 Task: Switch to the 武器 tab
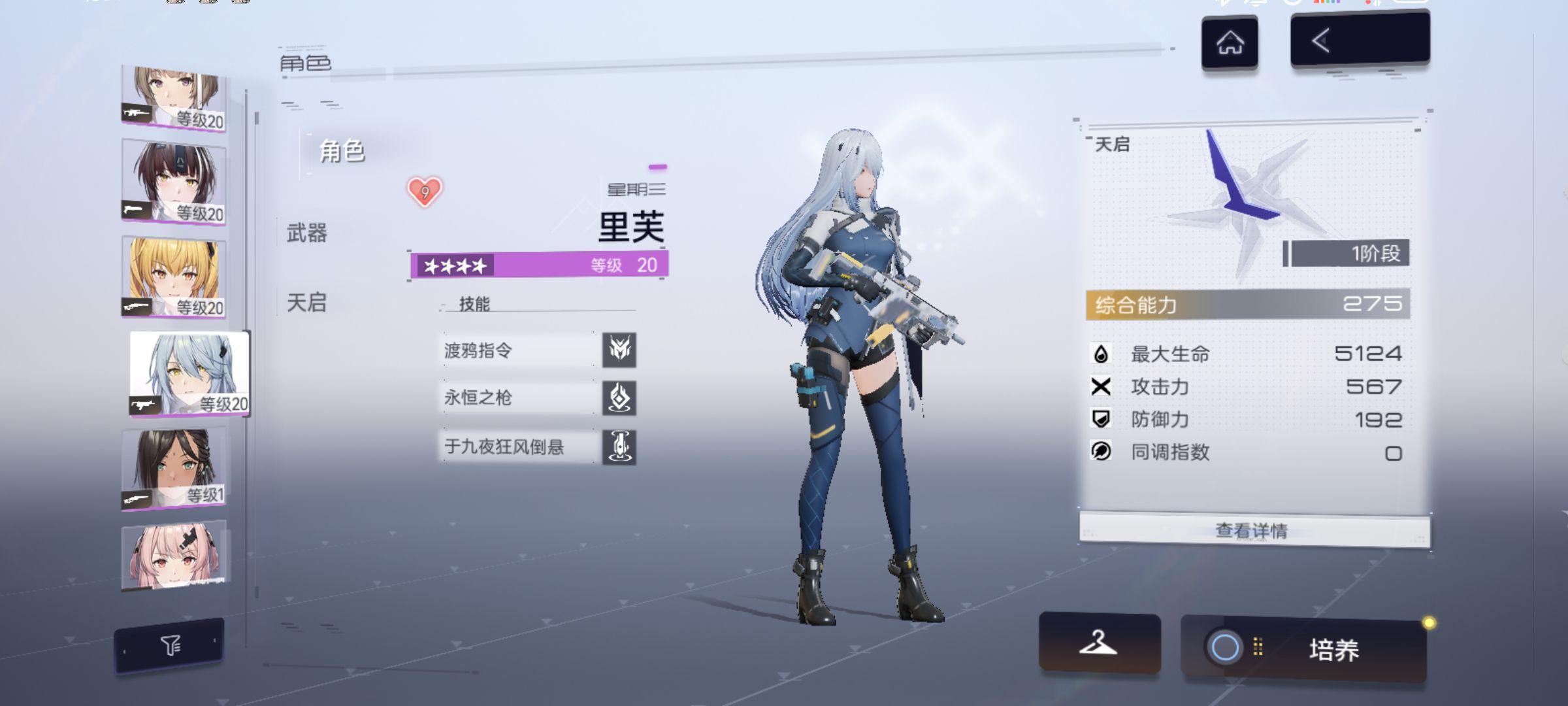click(306, 233)
